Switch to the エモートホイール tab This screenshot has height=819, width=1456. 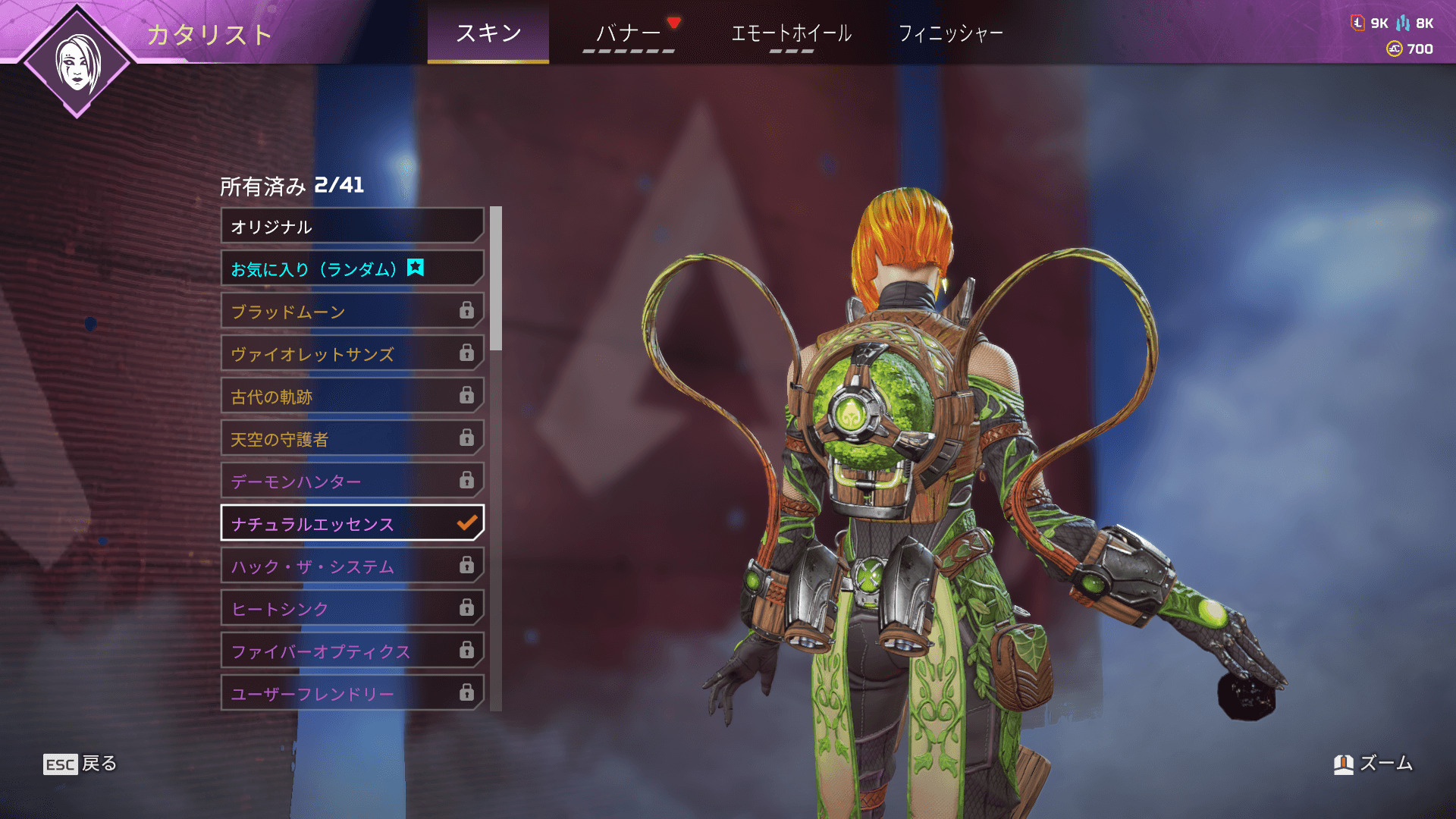(791, 33)
